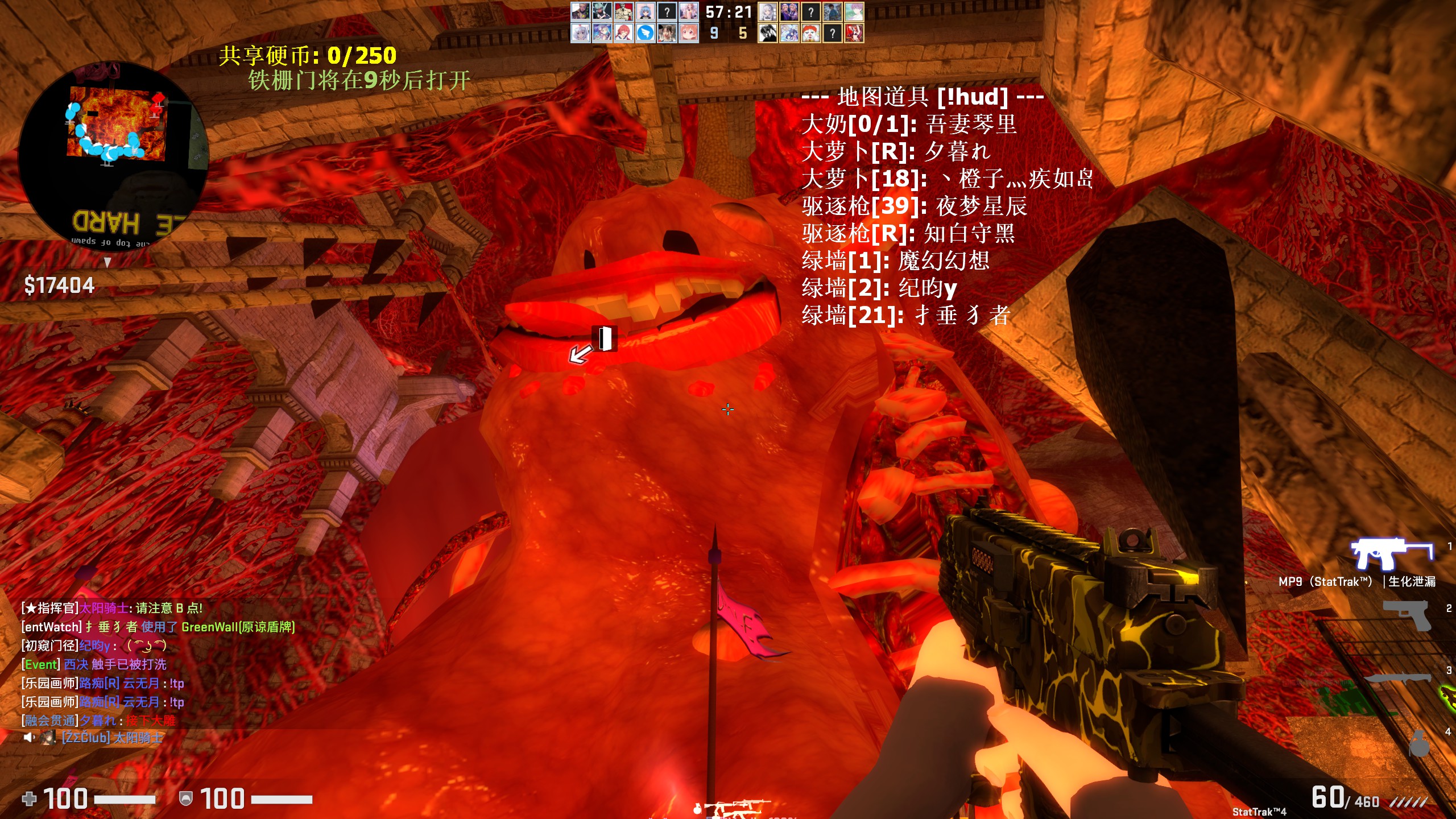
Task: Open the entWatch GreenWall chat message
Action: click(x=158, y=627)
